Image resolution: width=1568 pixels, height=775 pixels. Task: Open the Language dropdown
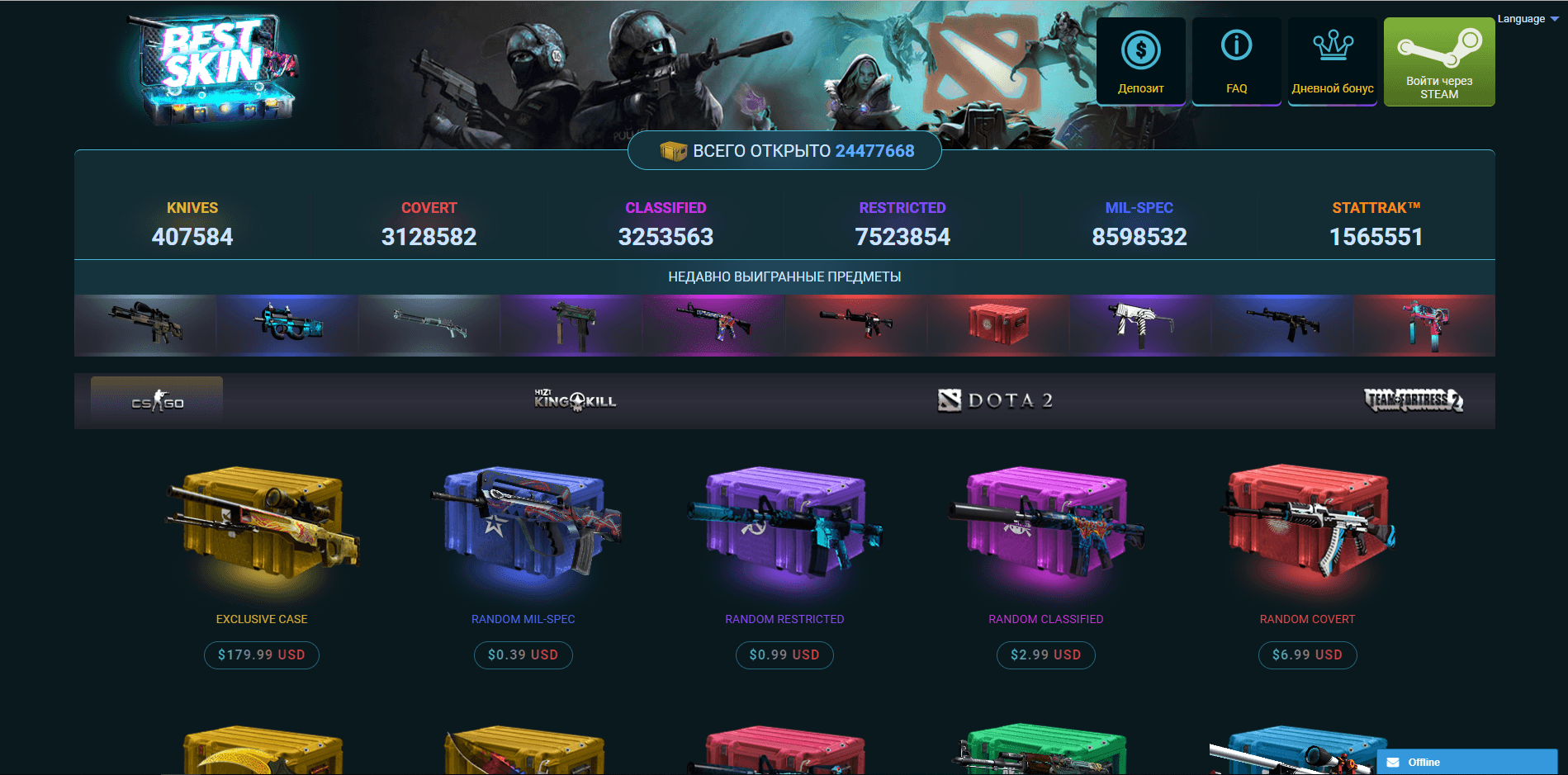pyautogui.click(x=1523, y=17)
